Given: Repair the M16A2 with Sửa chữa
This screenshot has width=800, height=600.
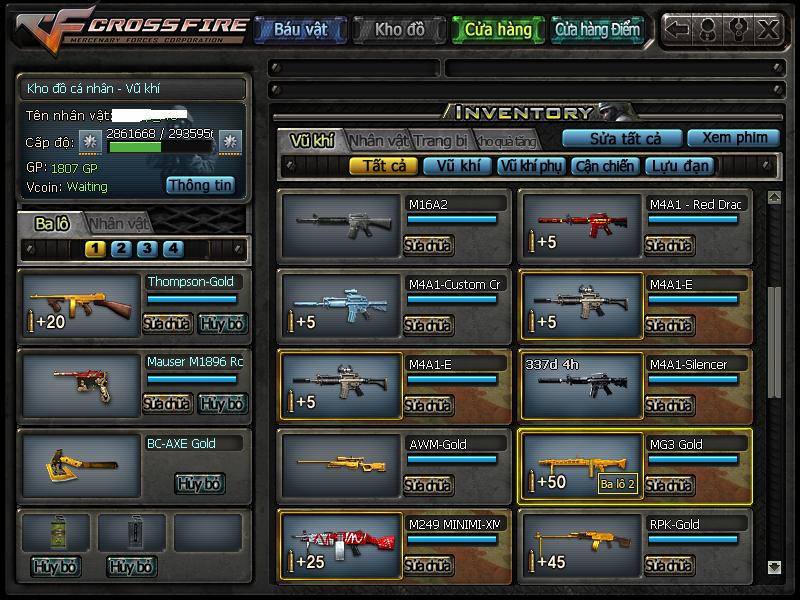Looking at the screenshot, I should (428, 245).
